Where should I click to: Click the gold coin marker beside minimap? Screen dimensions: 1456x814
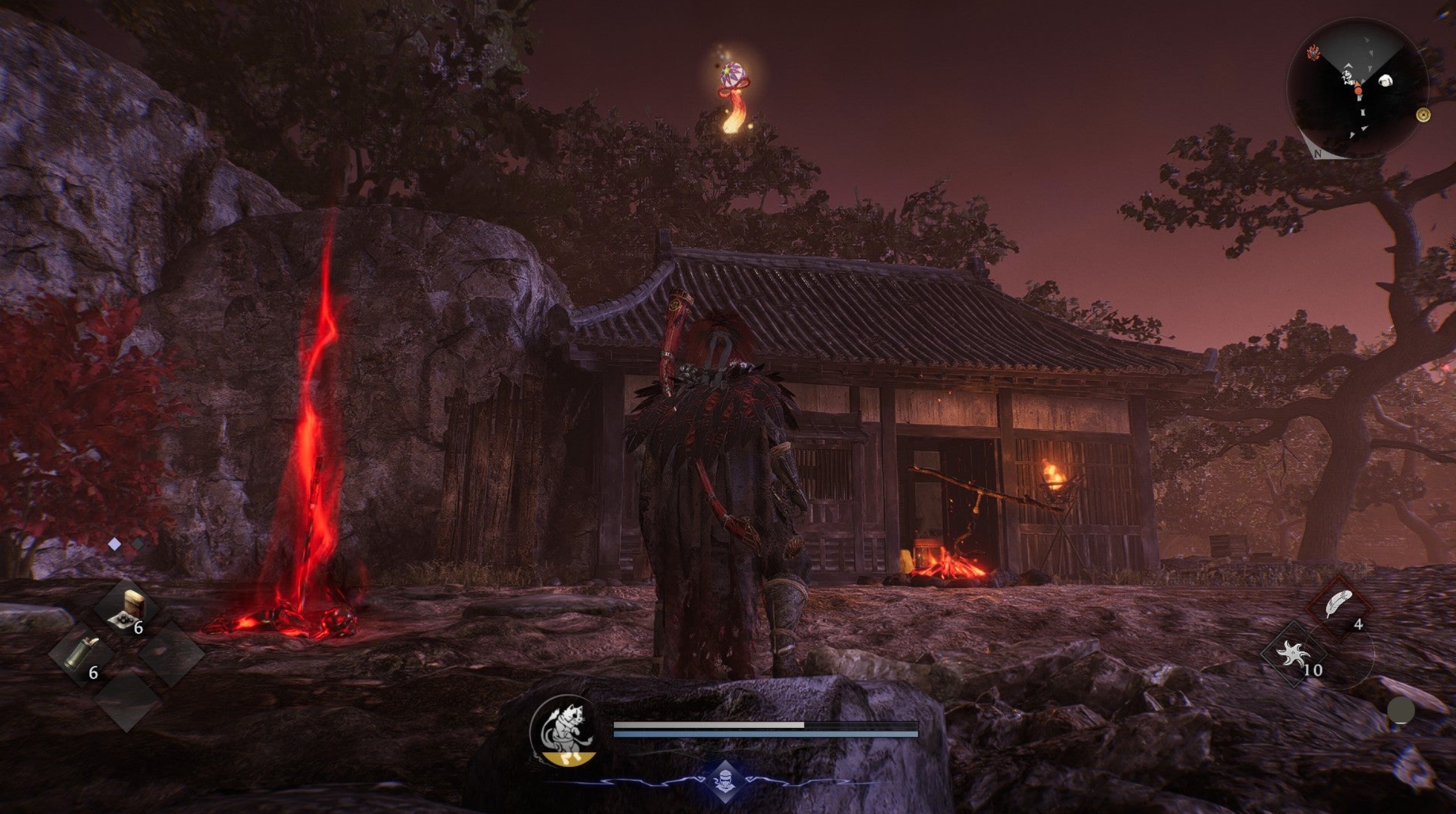pos(1424,115)
